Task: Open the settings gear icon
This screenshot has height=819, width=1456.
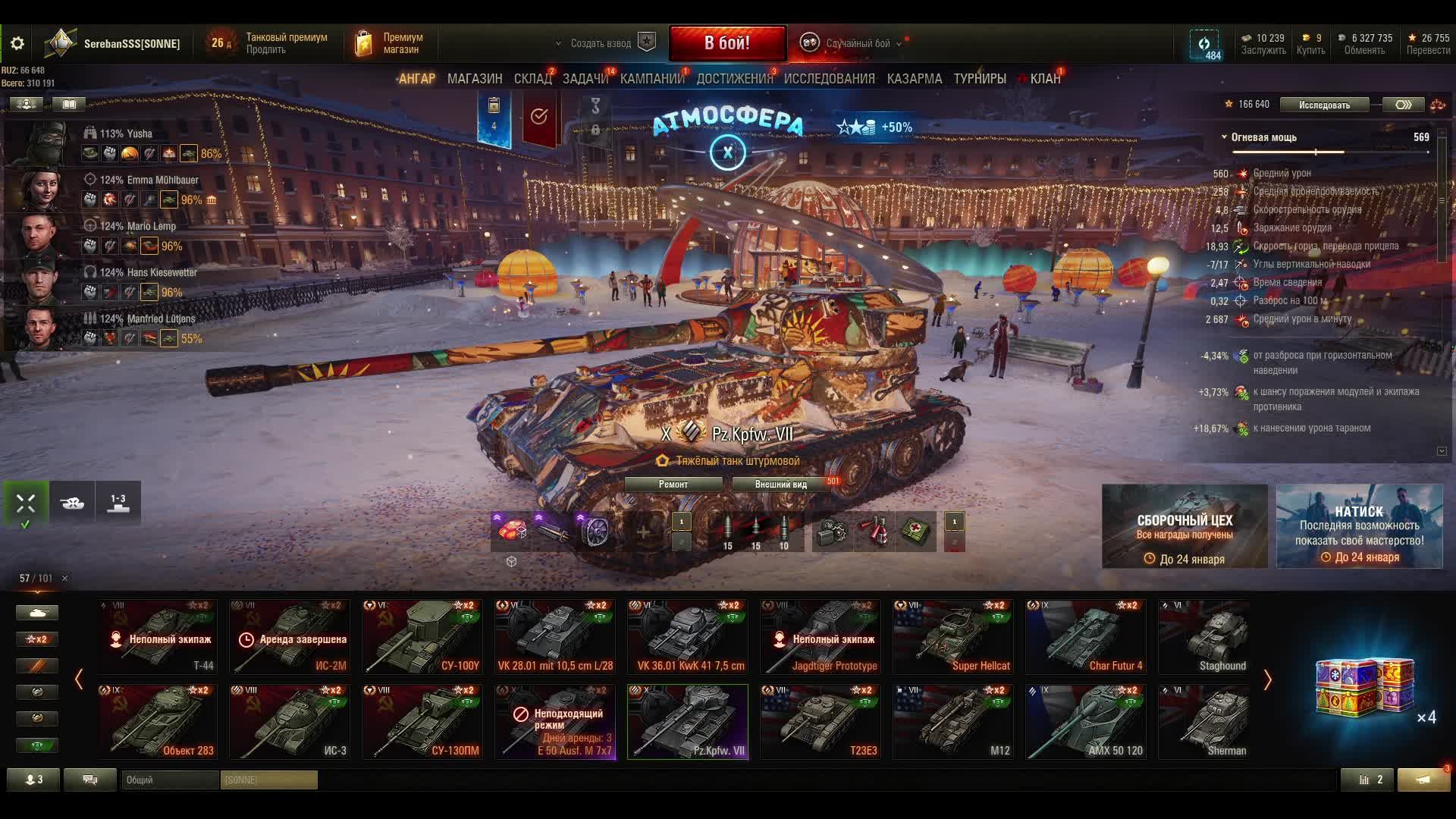Action: [17, 44]
